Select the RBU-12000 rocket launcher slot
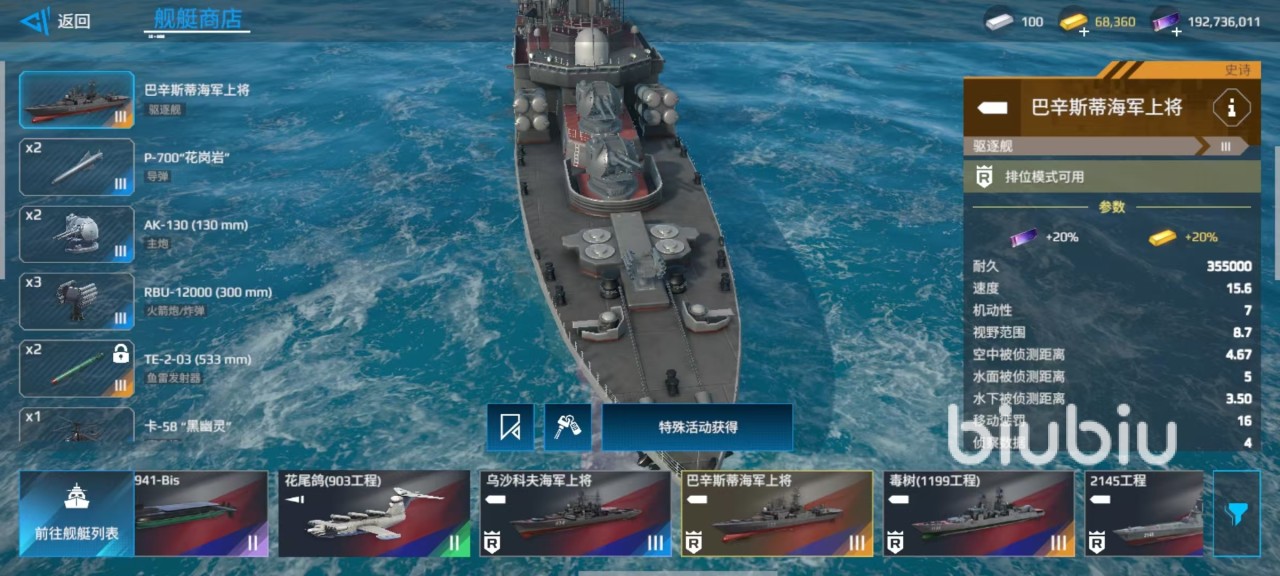The width and height of the screenshot is (1280, 576). [77, 301]
